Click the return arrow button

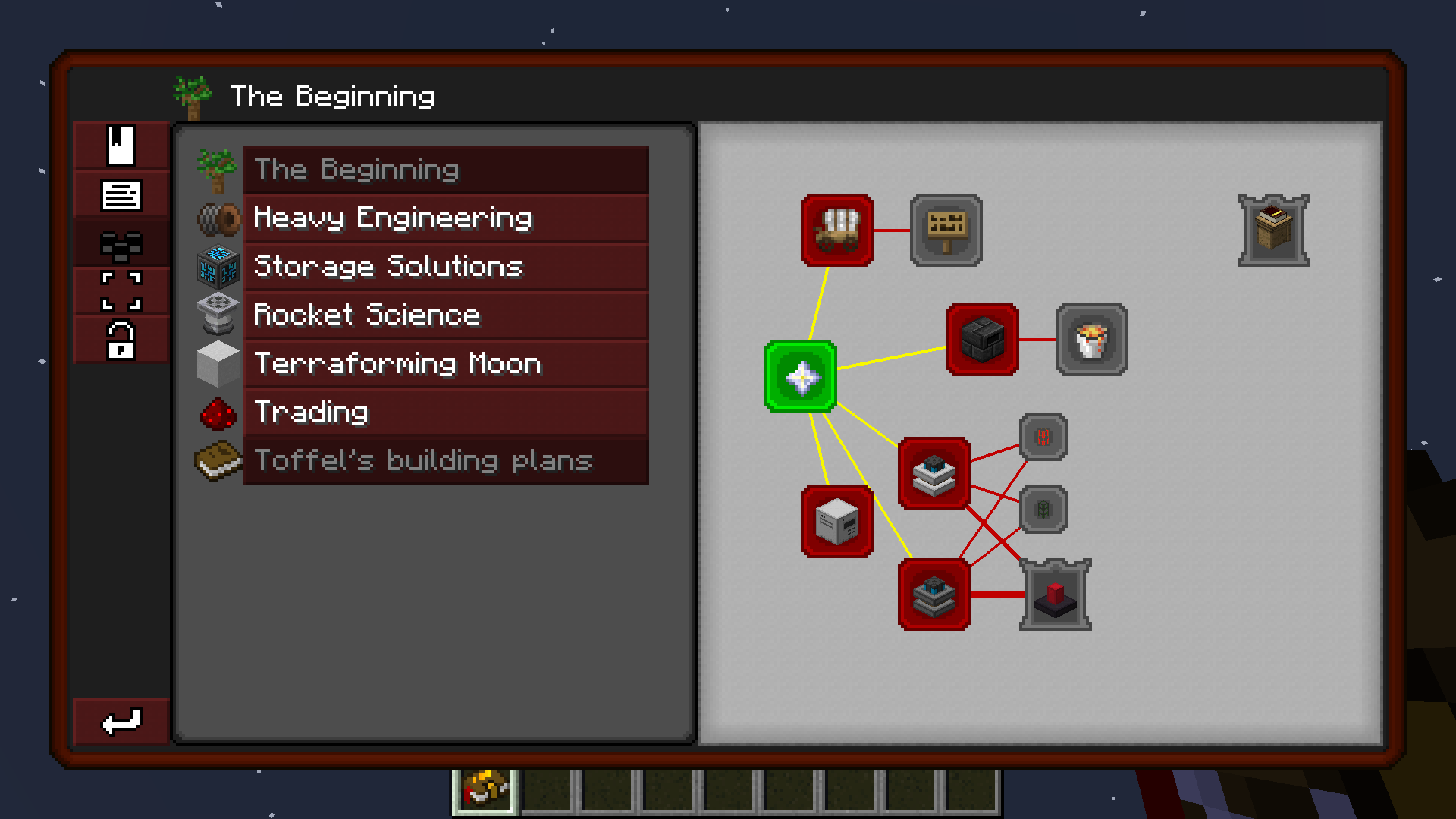click(x=121, y=720)
